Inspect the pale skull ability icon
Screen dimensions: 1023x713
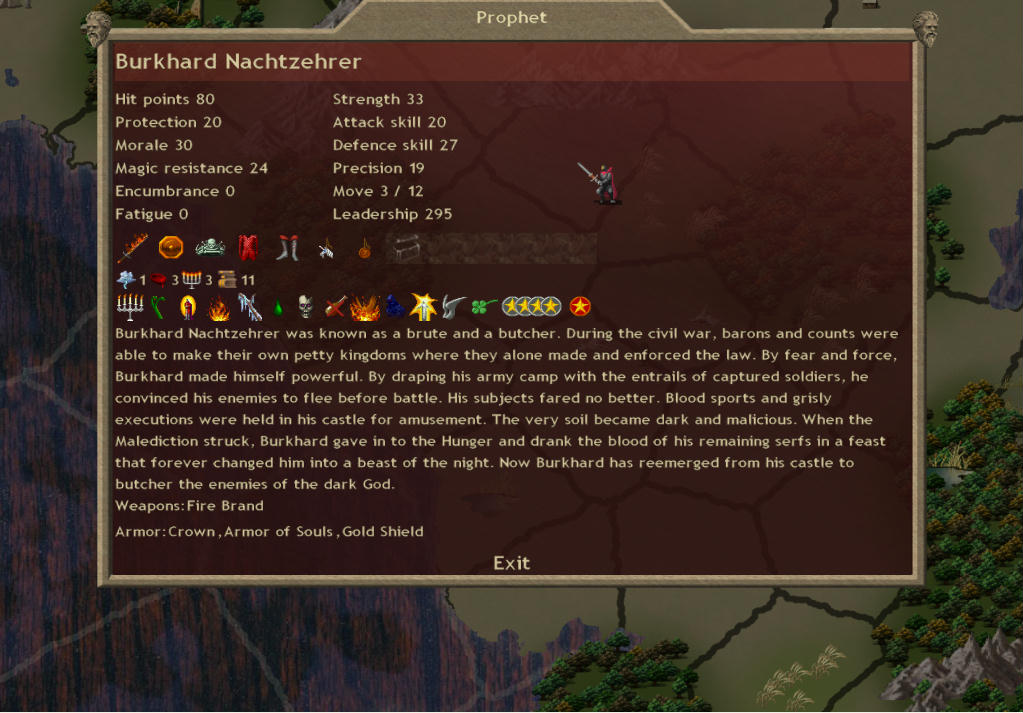tap(306, 307)
